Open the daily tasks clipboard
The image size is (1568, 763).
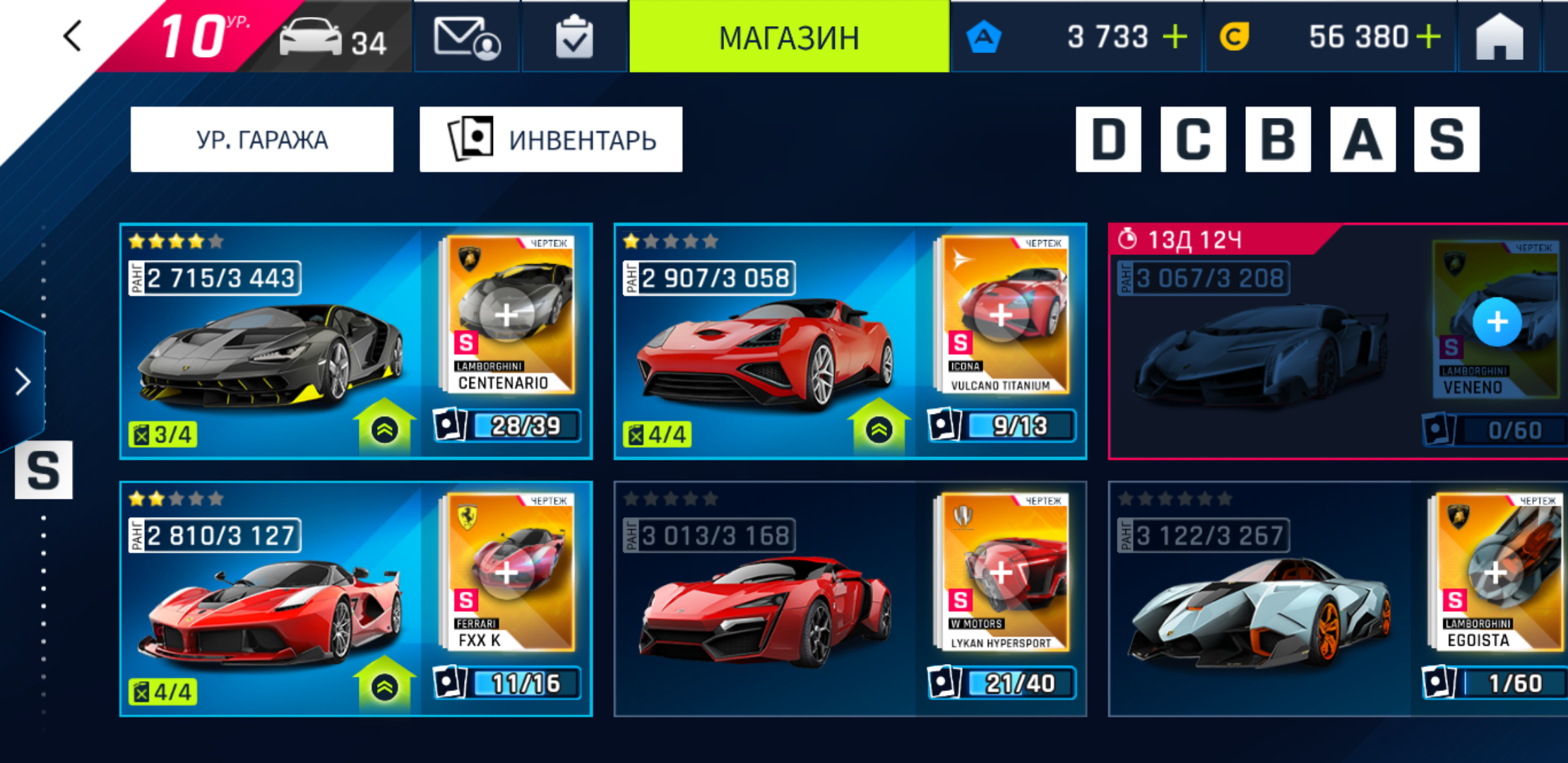point(574,37)
